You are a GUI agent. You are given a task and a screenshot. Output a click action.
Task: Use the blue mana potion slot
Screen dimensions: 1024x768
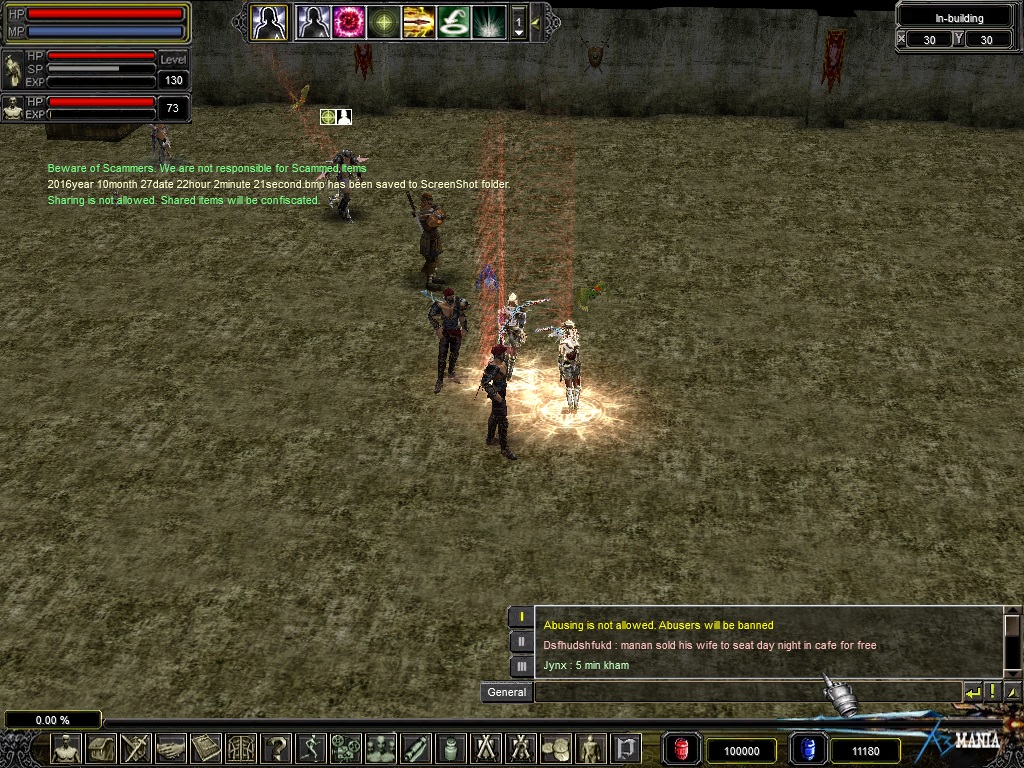[x=807, y=749]
